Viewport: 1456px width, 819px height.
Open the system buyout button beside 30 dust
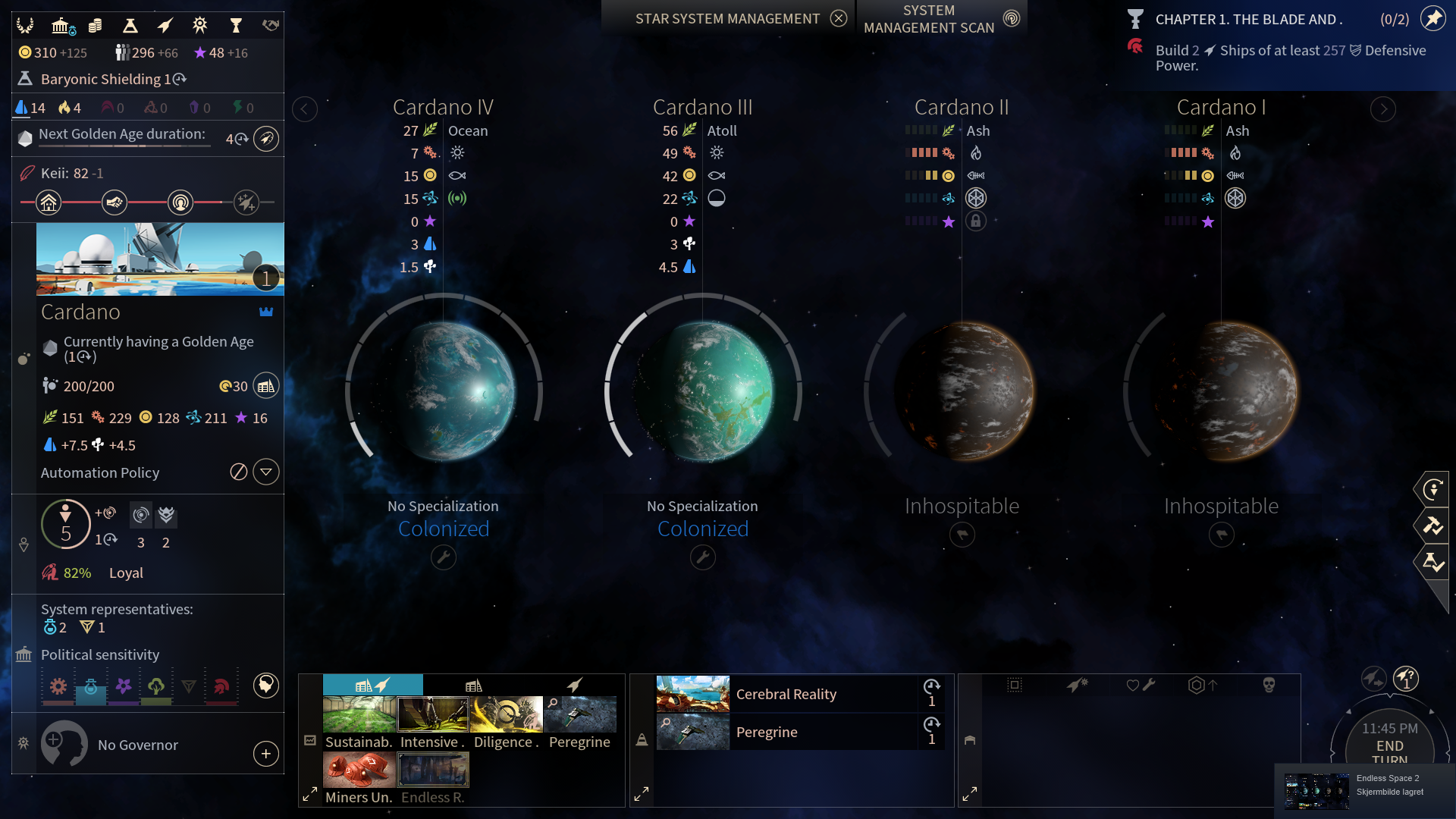click(x=265, y=386)
